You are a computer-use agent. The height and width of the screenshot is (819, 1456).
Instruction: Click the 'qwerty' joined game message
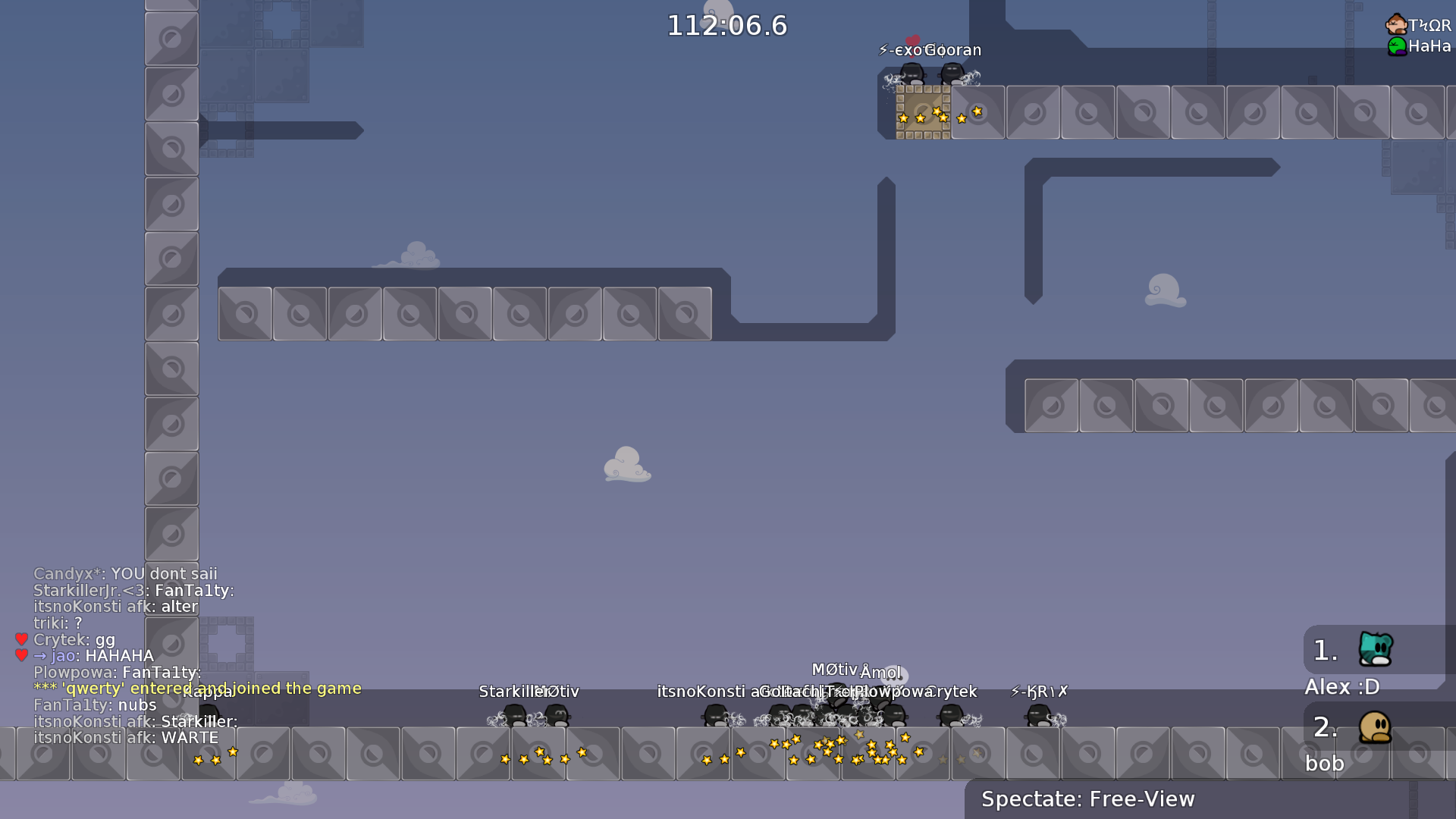point(197,689)
